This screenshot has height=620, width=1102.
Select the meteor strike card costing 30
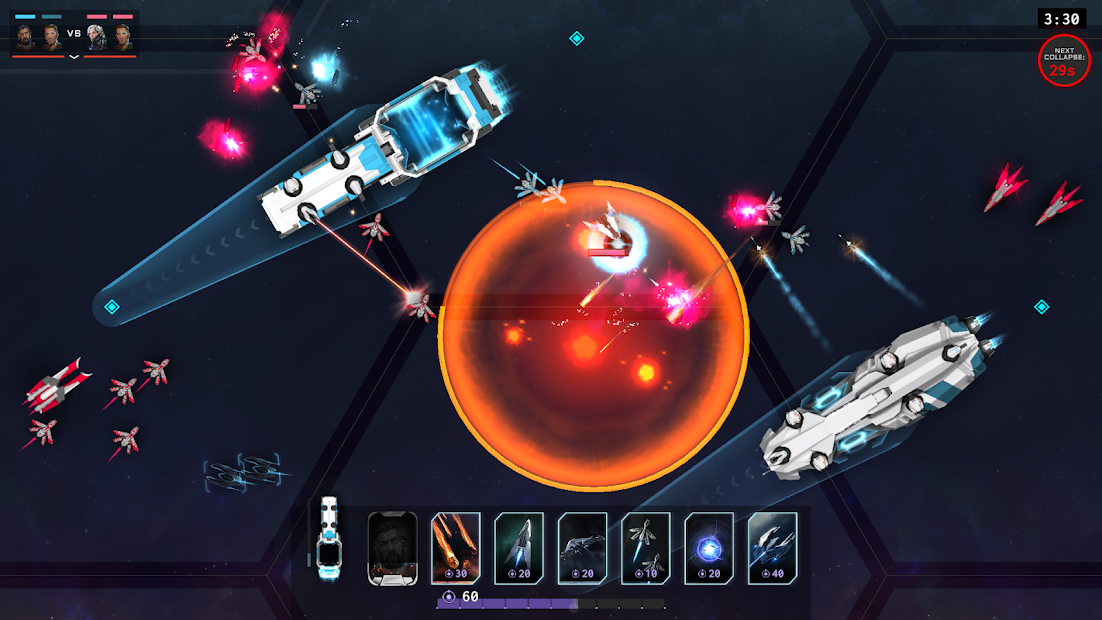point(456,547)
